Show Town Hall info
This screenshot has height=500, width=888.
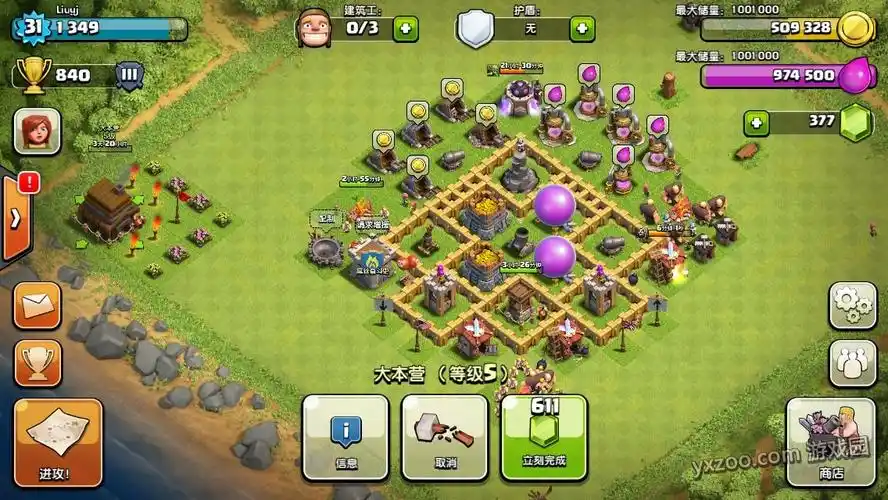[x=345, y=437]
